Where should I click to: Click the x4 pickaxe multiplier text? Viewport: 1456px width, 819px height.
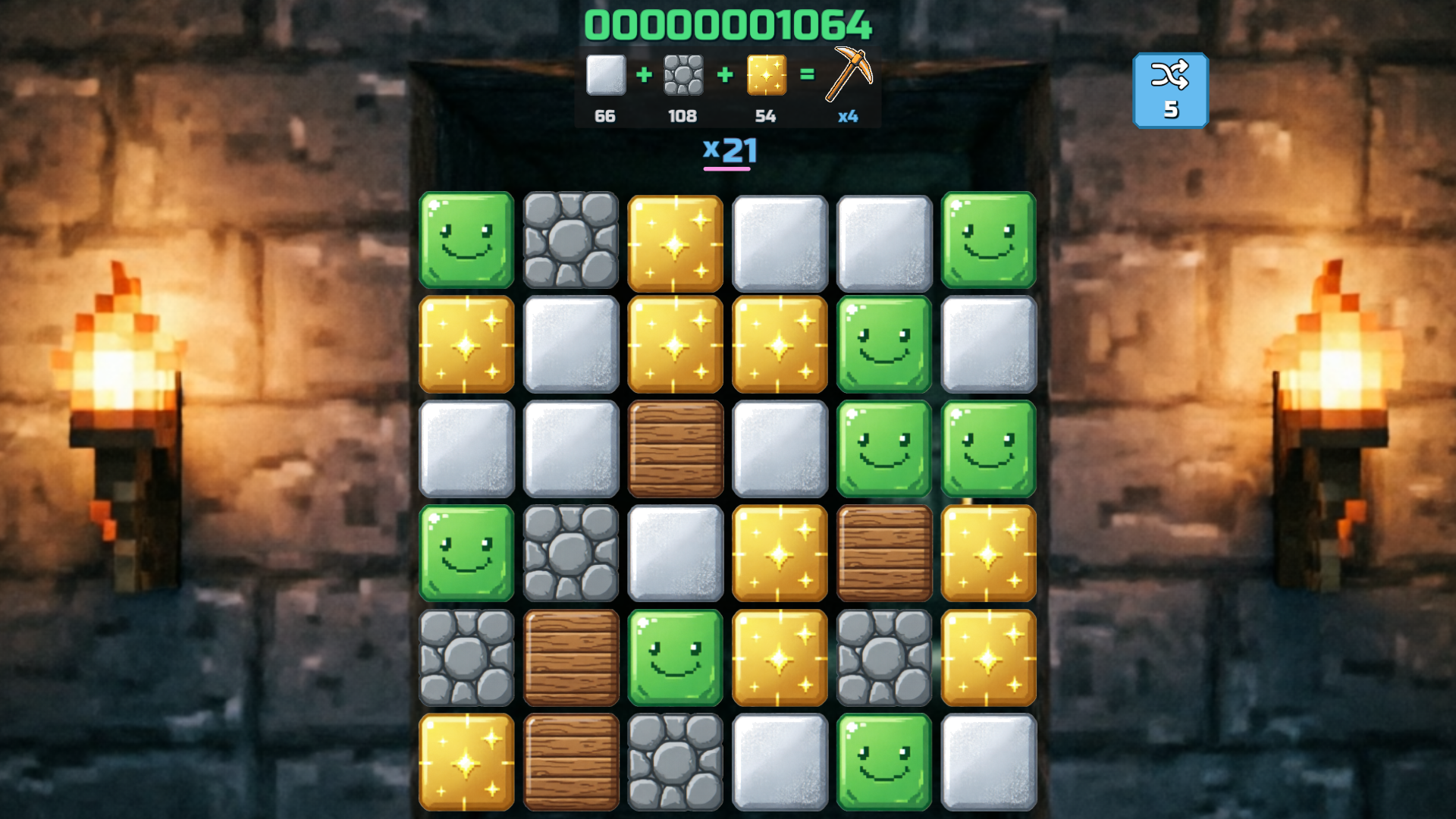point(847,118)
